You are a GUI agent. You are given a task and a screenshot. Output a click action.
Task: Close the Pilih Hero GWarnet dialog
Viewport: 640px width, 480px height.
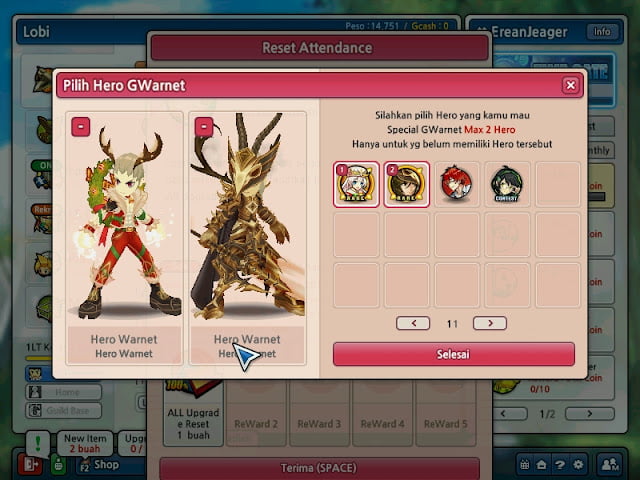coord(570,86)
